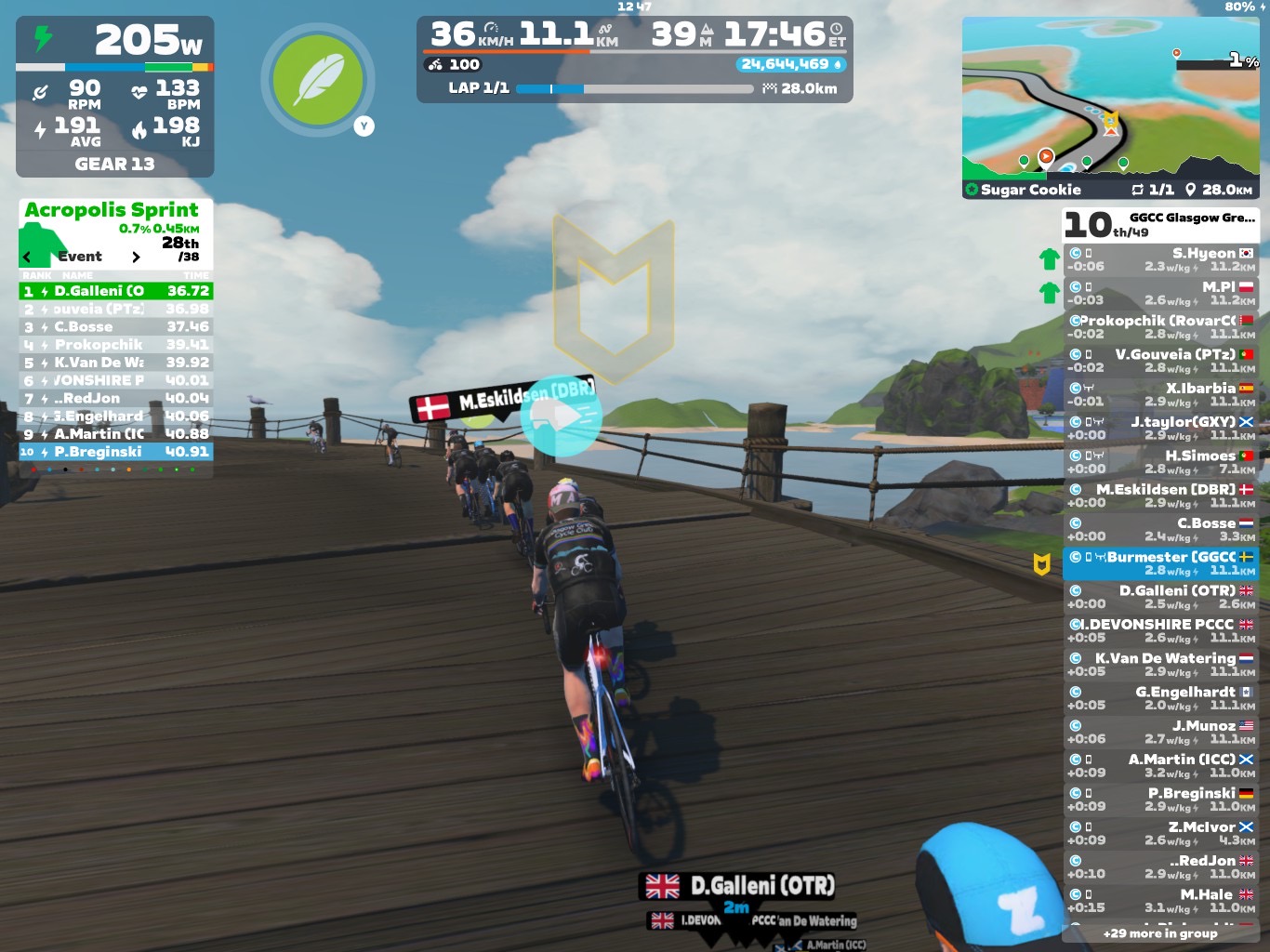Select D.Galleni in Acropolis Sprint leaderboard
Screen dimensions: 1270x952
[x=116, y=291]
